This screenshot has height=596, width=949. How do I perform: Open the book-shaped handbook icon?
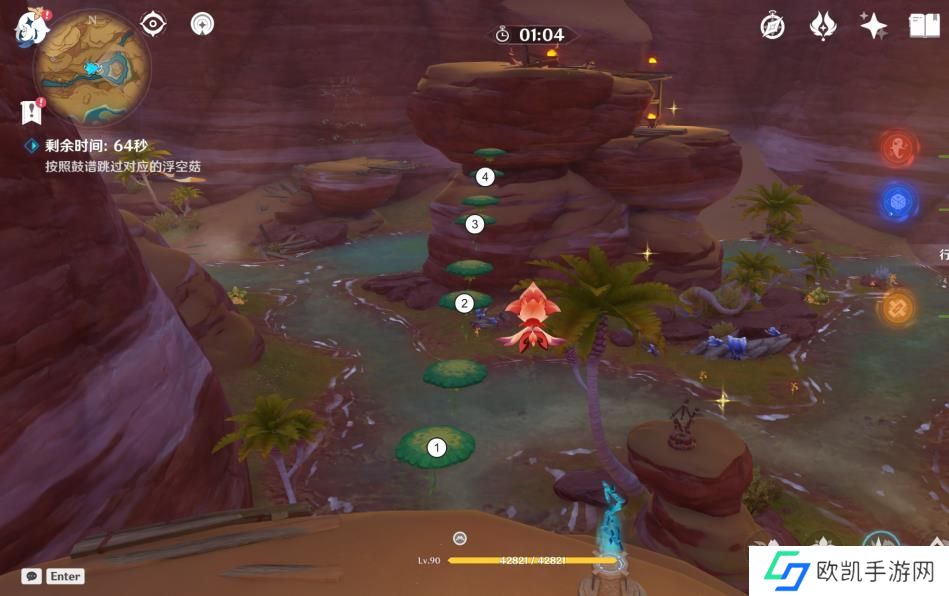[924, 26]
